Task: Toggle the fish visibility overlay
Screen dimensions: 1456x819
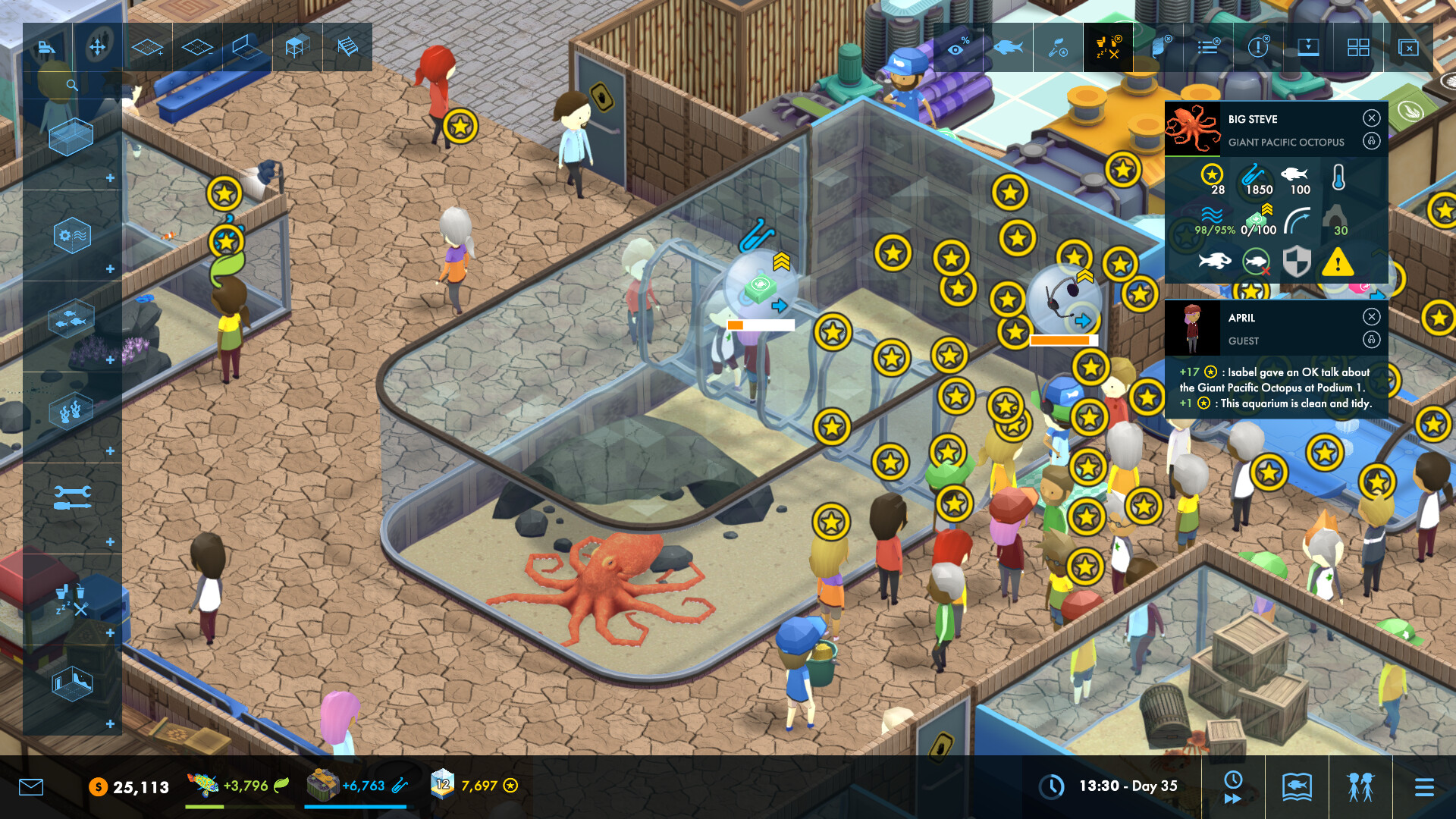Action: point(1009,47)
